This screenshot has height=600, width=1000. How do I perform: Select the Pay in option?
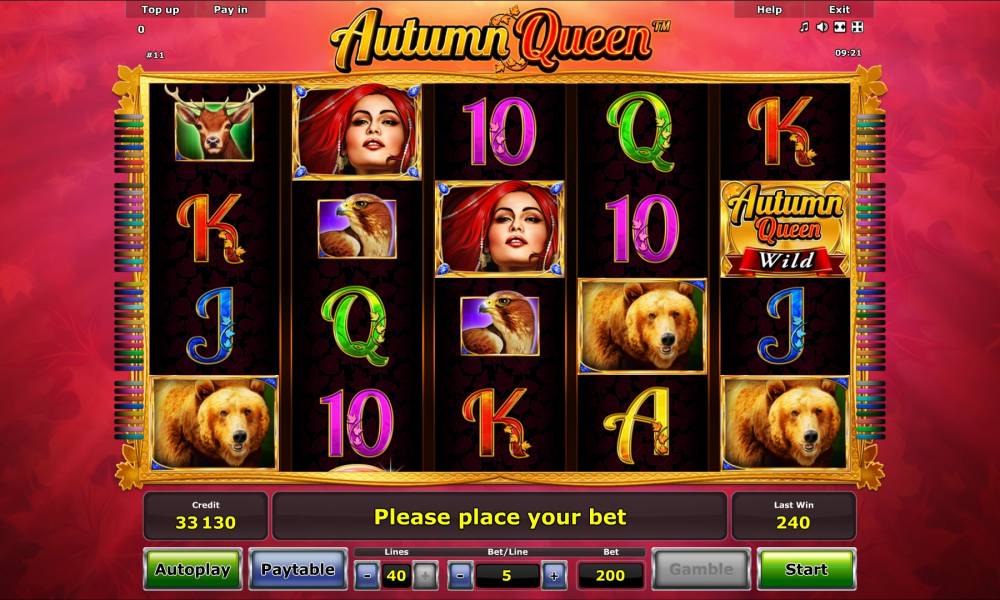pos(232,9)
